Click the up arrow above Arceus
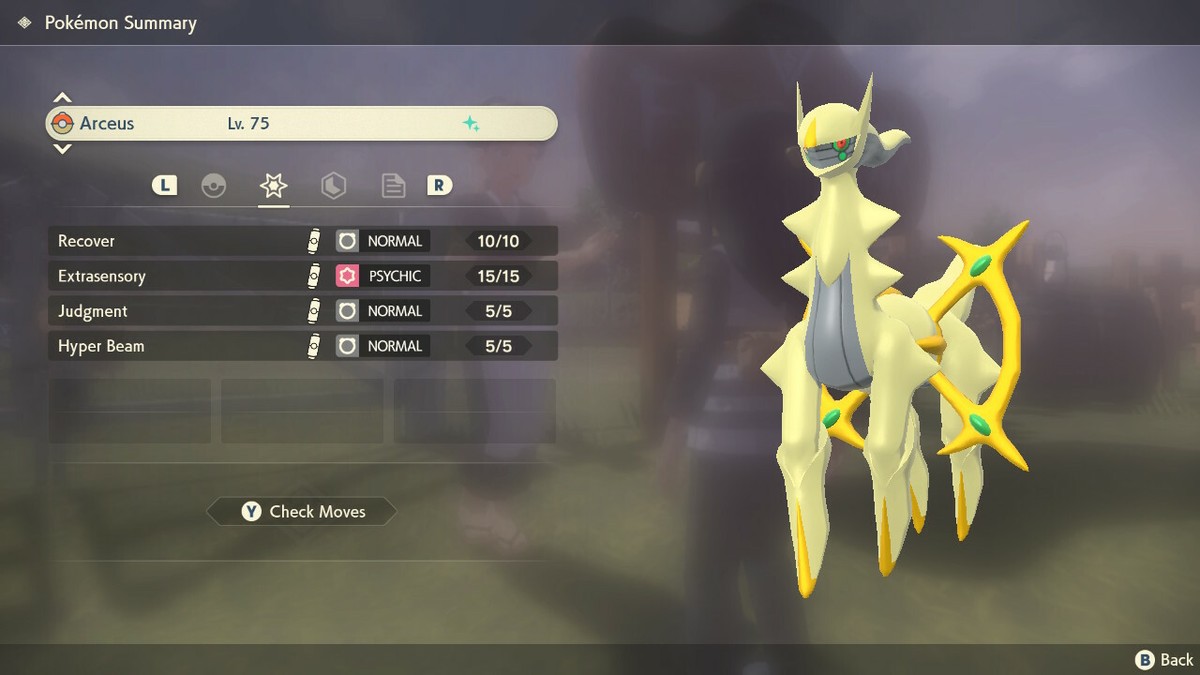1200x675 pixels. (62, 98)
